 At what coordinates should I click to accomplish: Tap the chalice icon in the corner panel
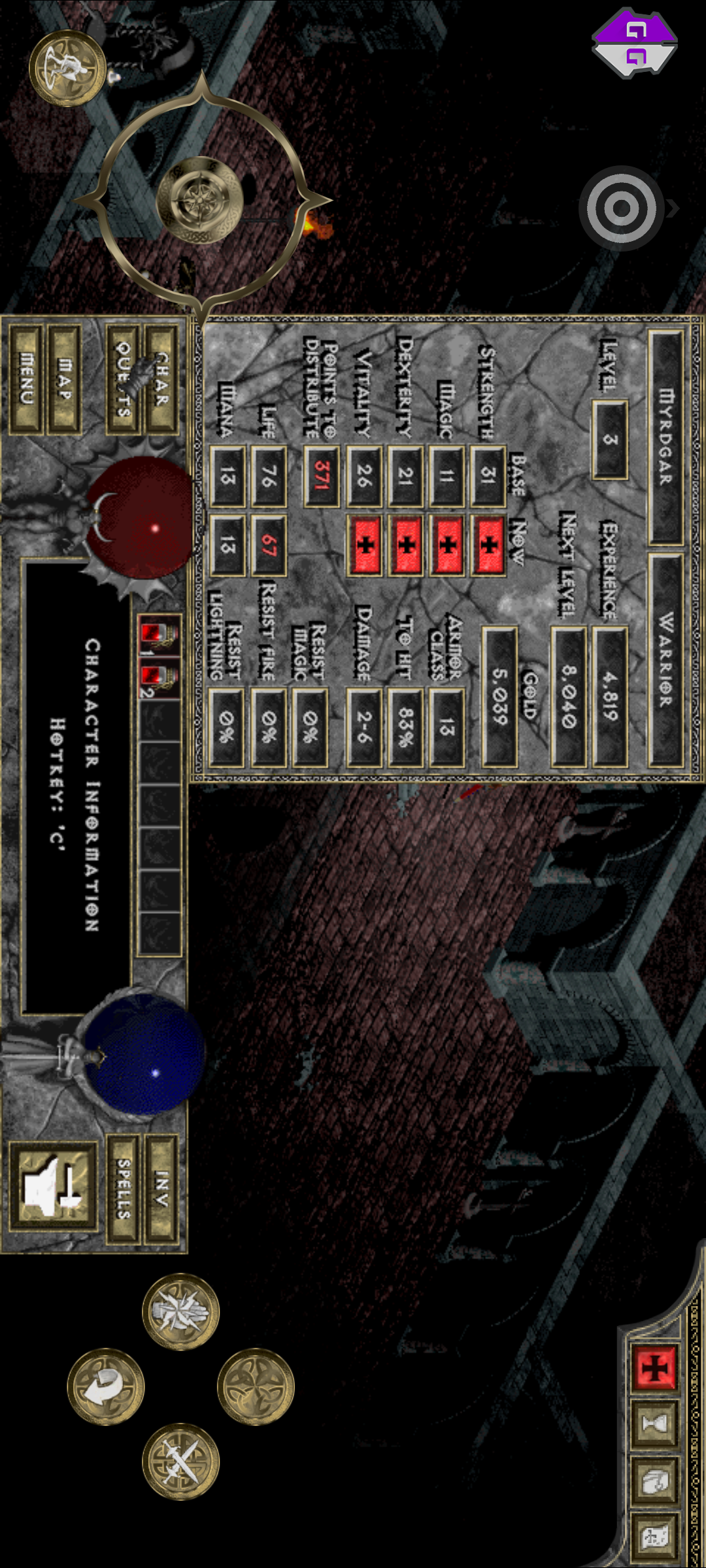(x=654, y=1423)
